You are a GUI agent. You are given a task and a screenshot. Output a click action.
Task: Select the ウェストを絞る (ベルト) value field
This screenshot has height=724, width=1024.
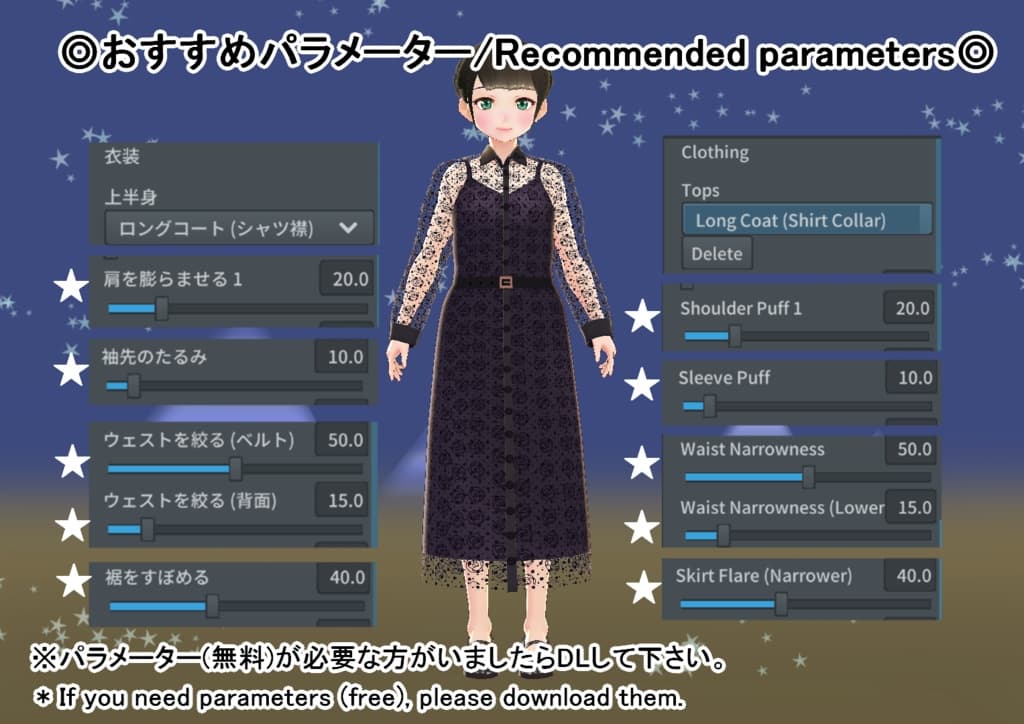(343, 439)
